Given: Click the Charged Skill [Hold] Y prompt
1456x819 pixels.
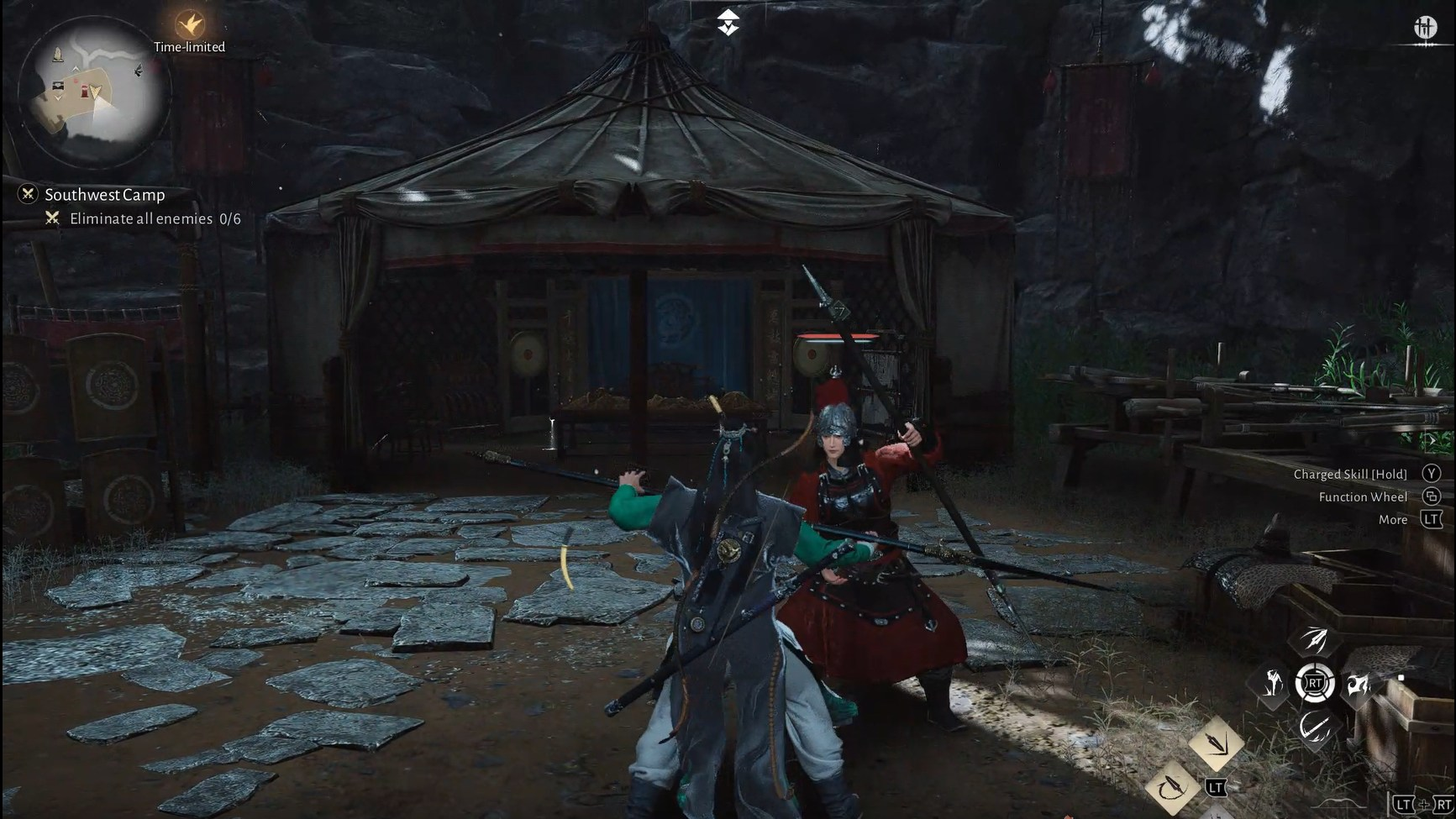Looking at the screenshot, I should click(x=1352, y=473).
